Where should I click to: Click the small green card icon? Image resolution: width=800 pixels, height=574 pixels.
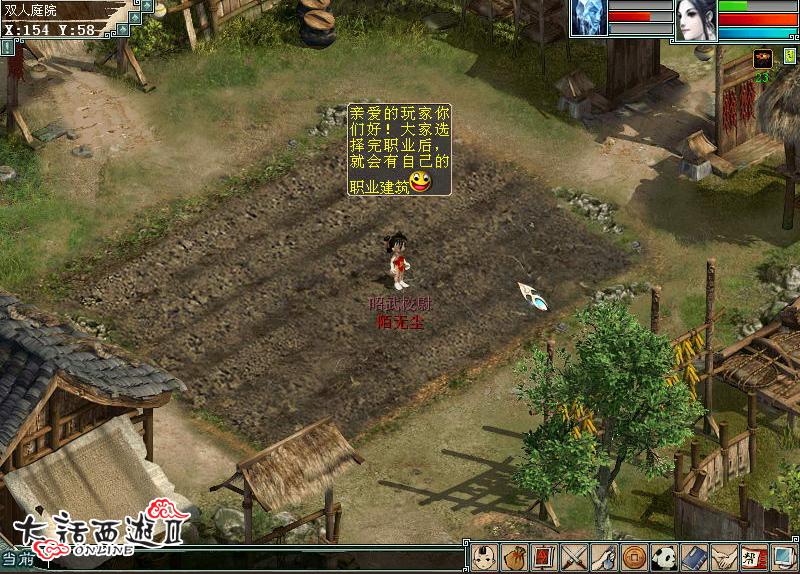146,6
